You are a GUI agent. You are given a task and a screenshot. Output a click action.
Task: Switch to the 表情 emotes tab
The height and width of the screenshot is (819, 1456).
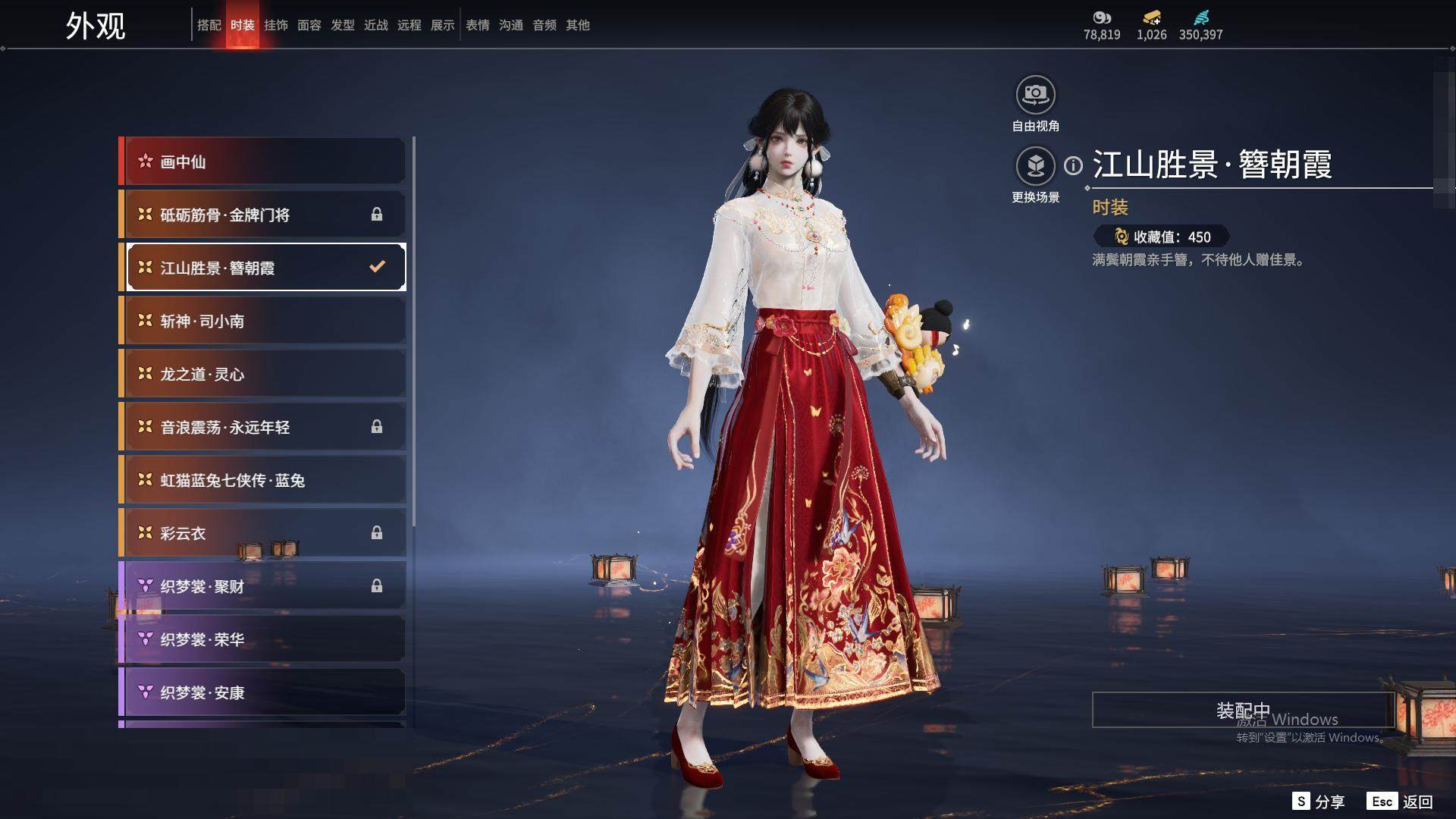(477, 25)
